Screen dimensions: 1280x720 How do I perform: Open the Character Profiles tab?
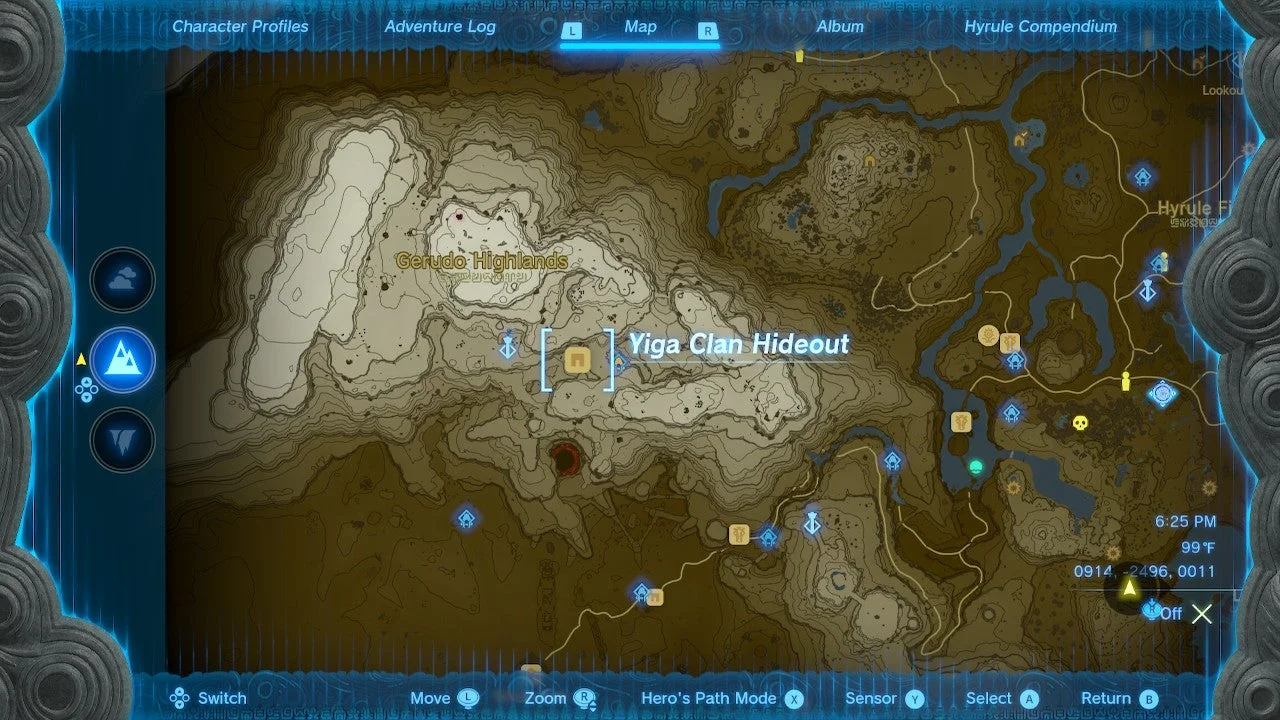240,27
